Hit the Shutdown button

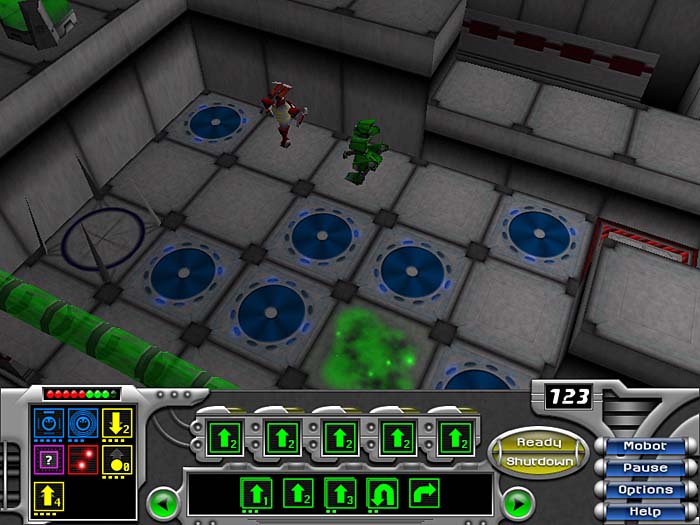[540, 462]
